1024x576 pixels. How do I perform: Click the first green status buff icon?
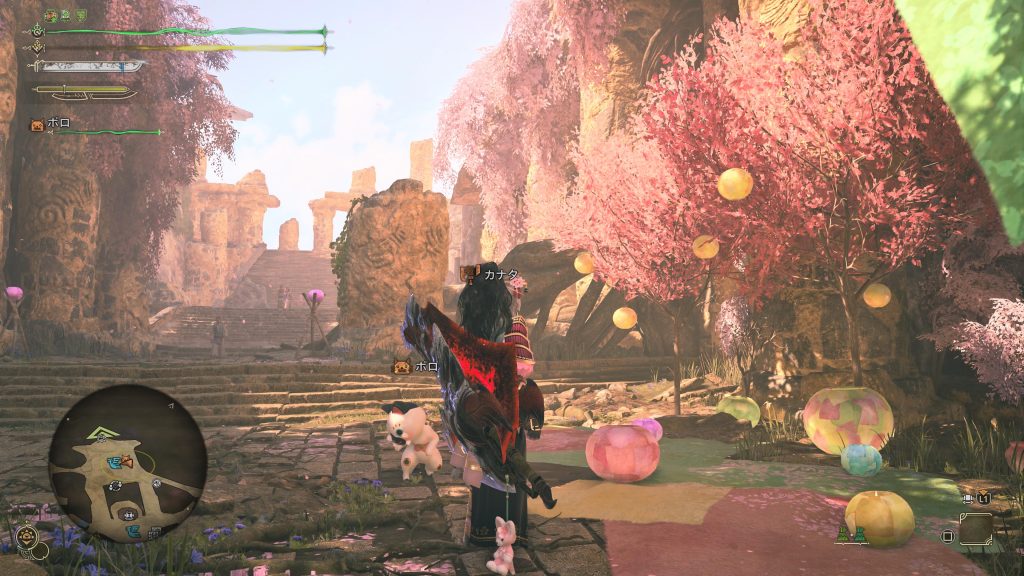[52, 16]
